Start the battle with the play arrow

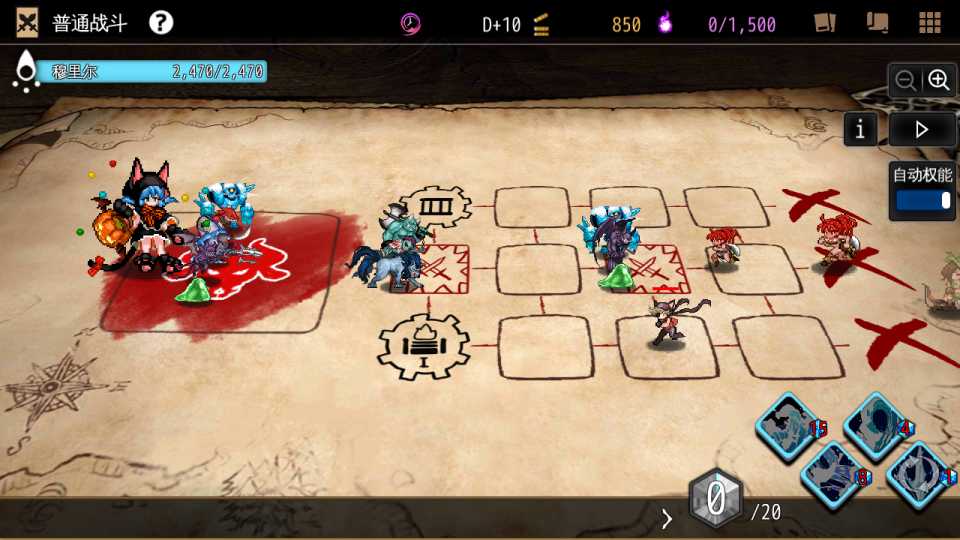click(922, 129)
